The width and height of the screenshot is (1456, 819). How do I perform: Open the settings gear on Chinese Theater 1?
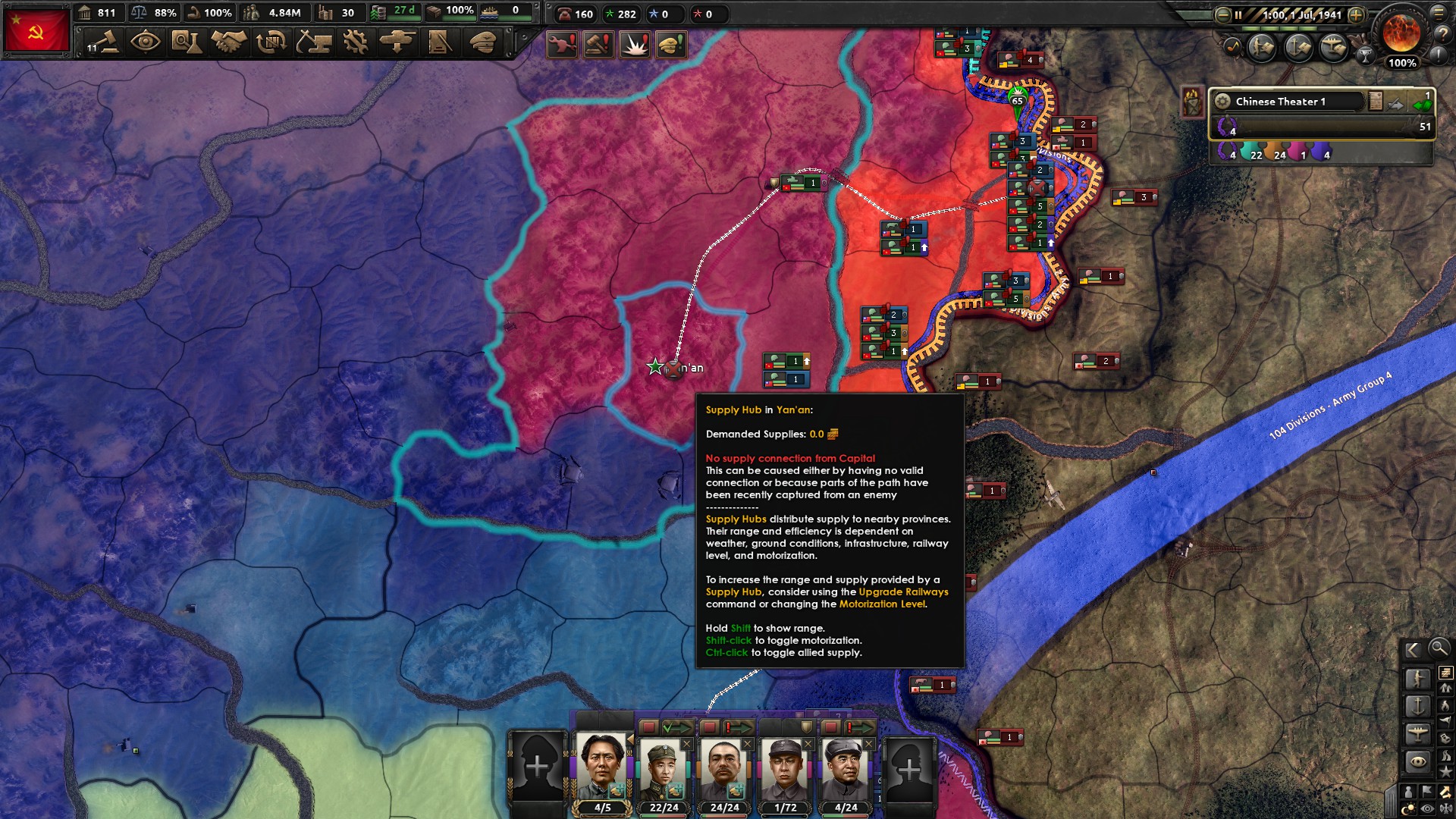click(1222, 101)
